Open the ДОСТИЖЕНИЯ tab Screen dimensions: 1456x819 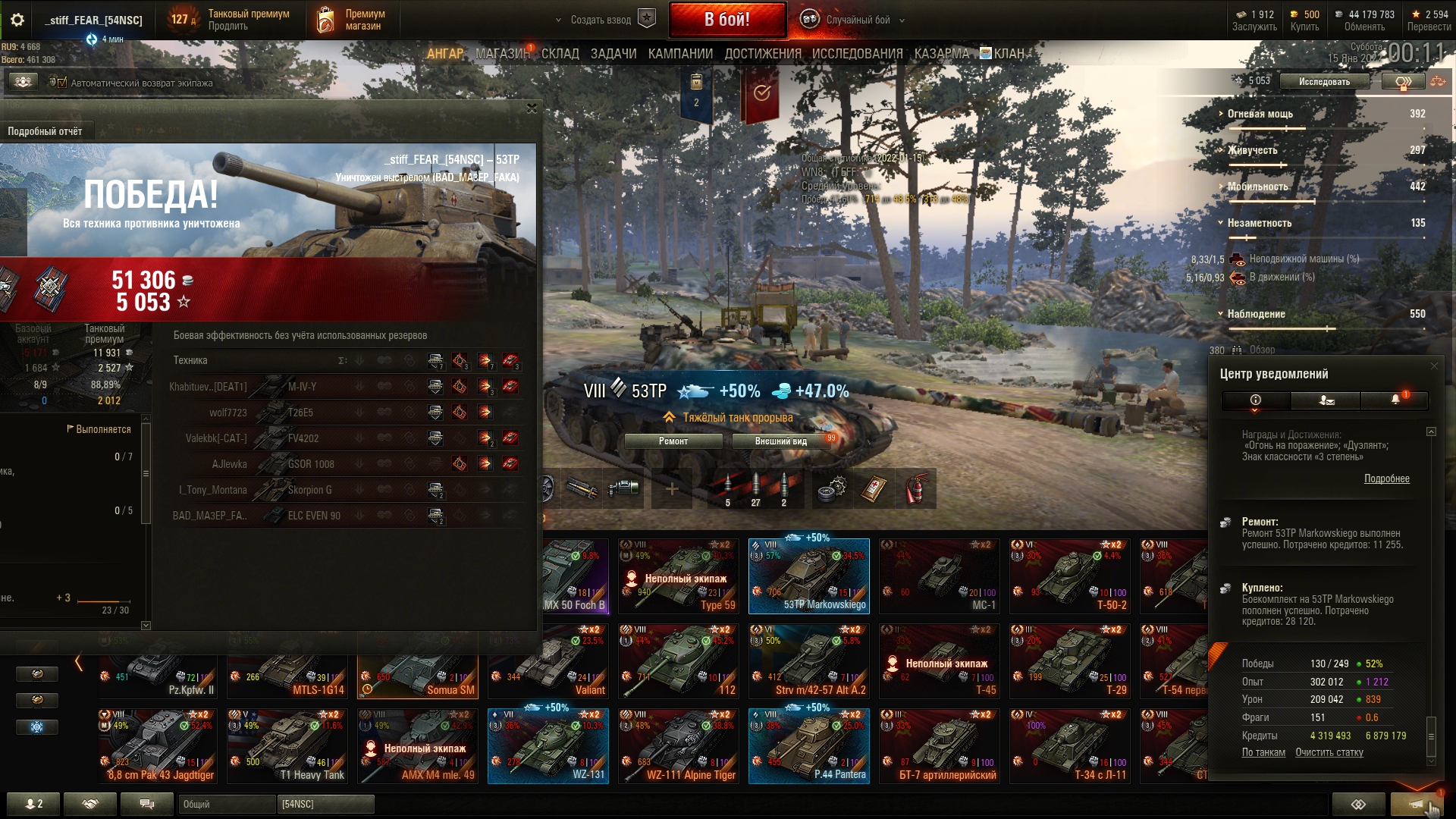(x=762, y=54)
